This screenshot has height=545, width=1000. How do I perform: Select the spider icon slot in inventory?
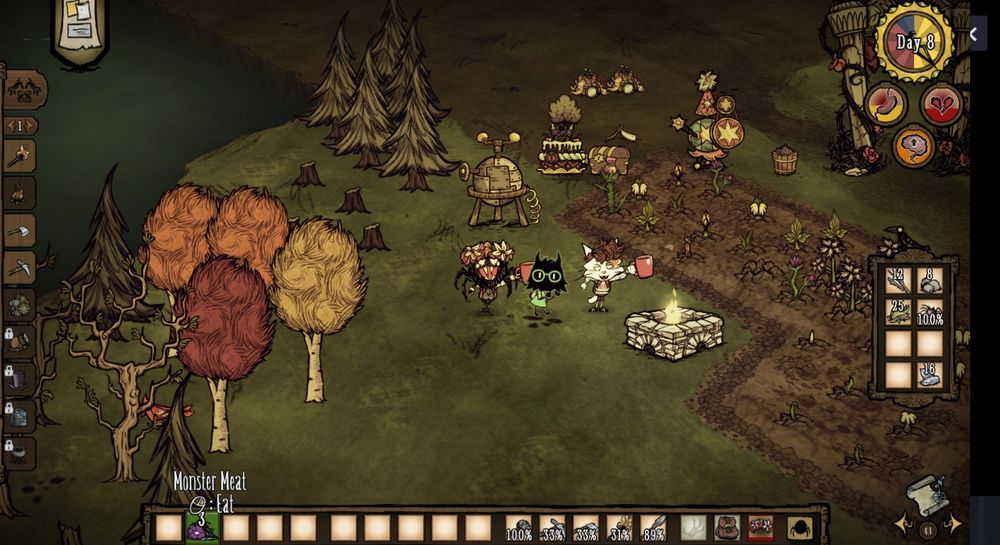point(800,527)
